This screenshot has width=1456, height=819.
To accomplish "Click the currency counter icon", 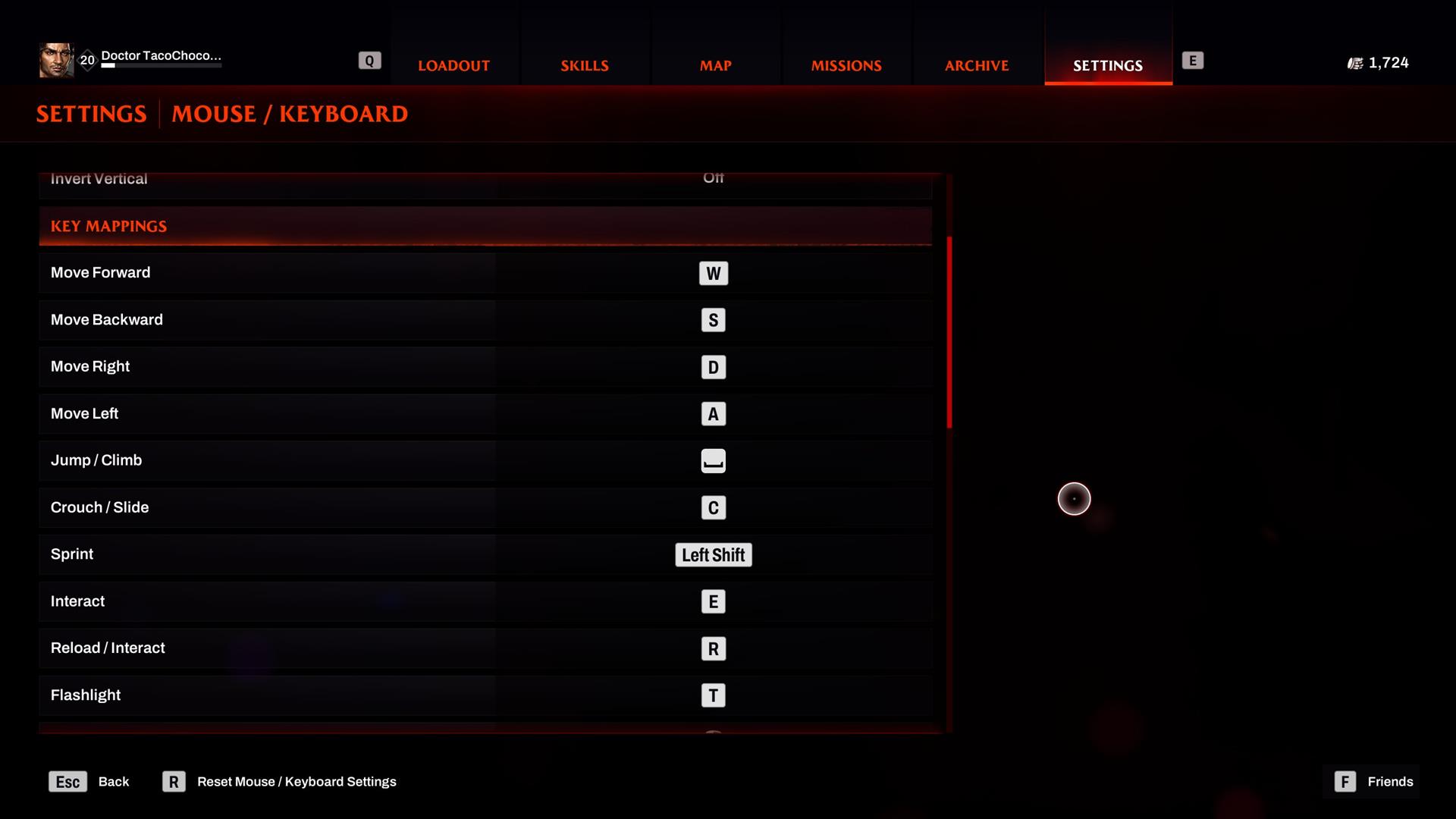I will (x=1355, y=63).
